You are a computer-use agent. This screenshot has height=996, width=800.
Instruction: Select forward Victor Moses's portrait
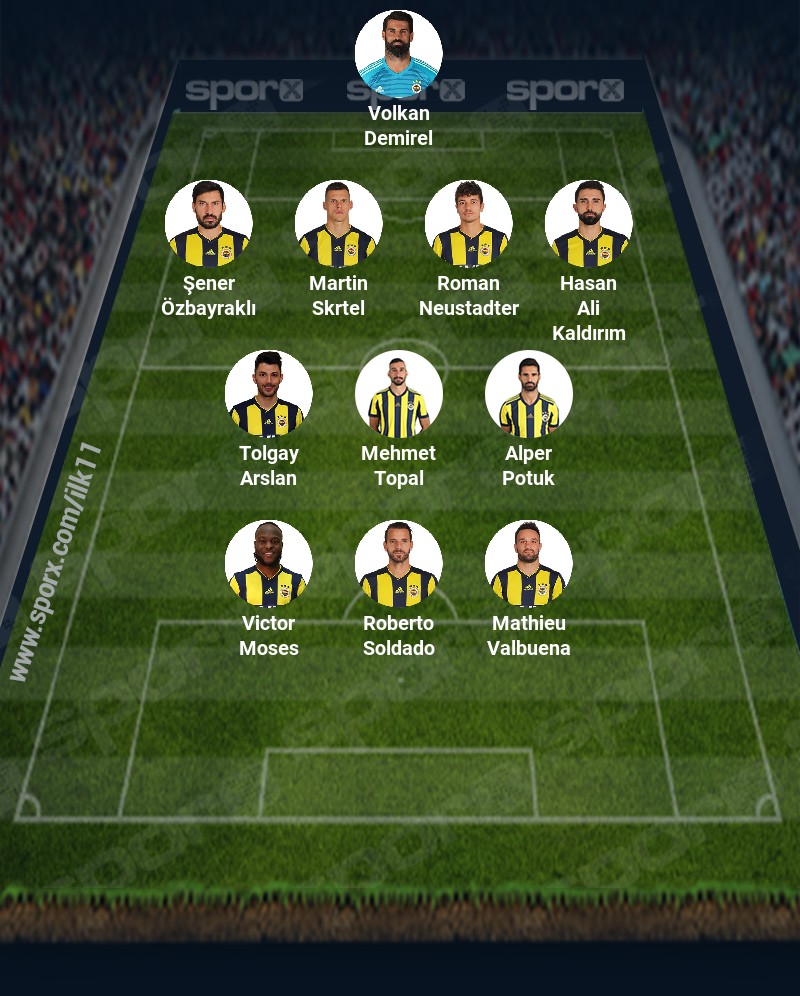[268, 563]
